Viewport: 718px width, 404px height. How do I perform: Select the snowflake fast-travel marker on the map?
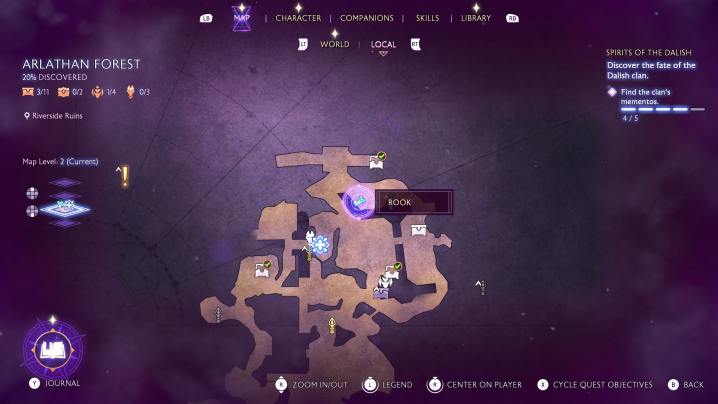point(319,244)
